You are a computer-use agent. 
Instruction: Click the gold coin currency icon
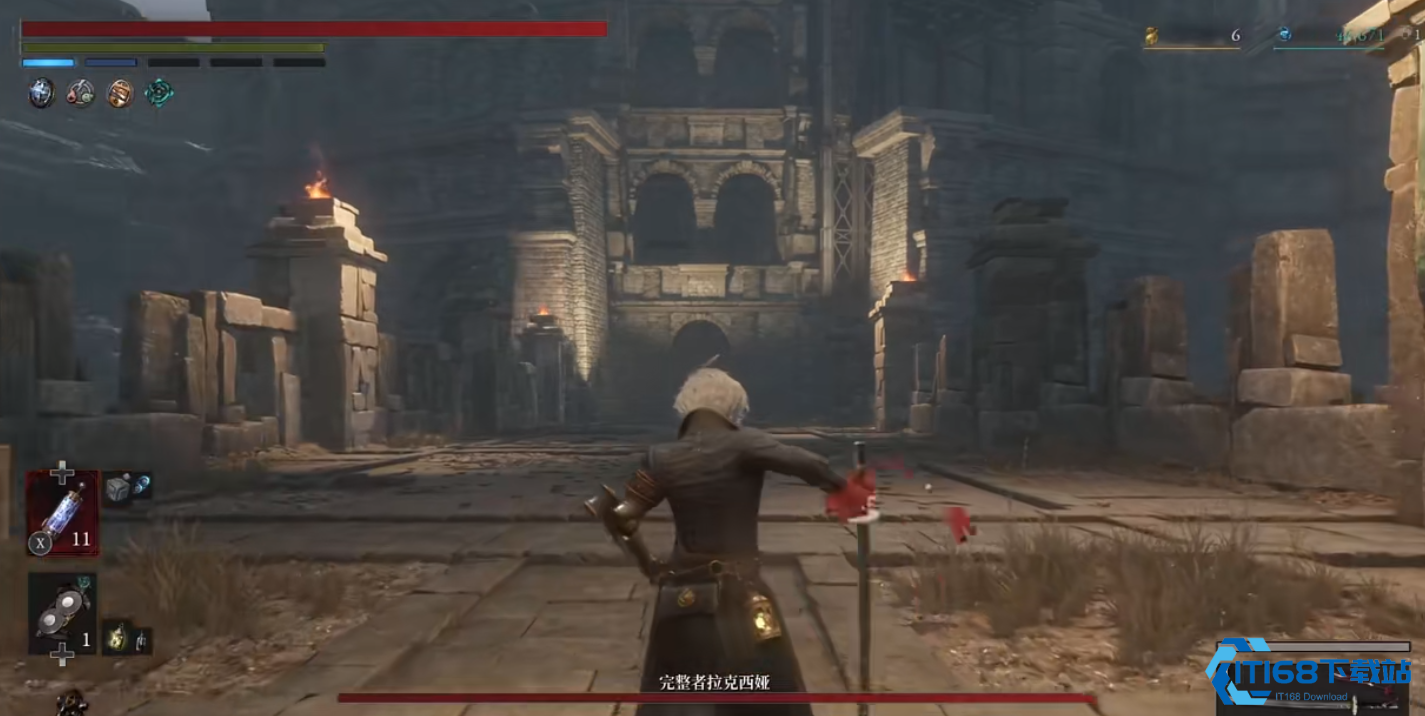point(1151,36)
